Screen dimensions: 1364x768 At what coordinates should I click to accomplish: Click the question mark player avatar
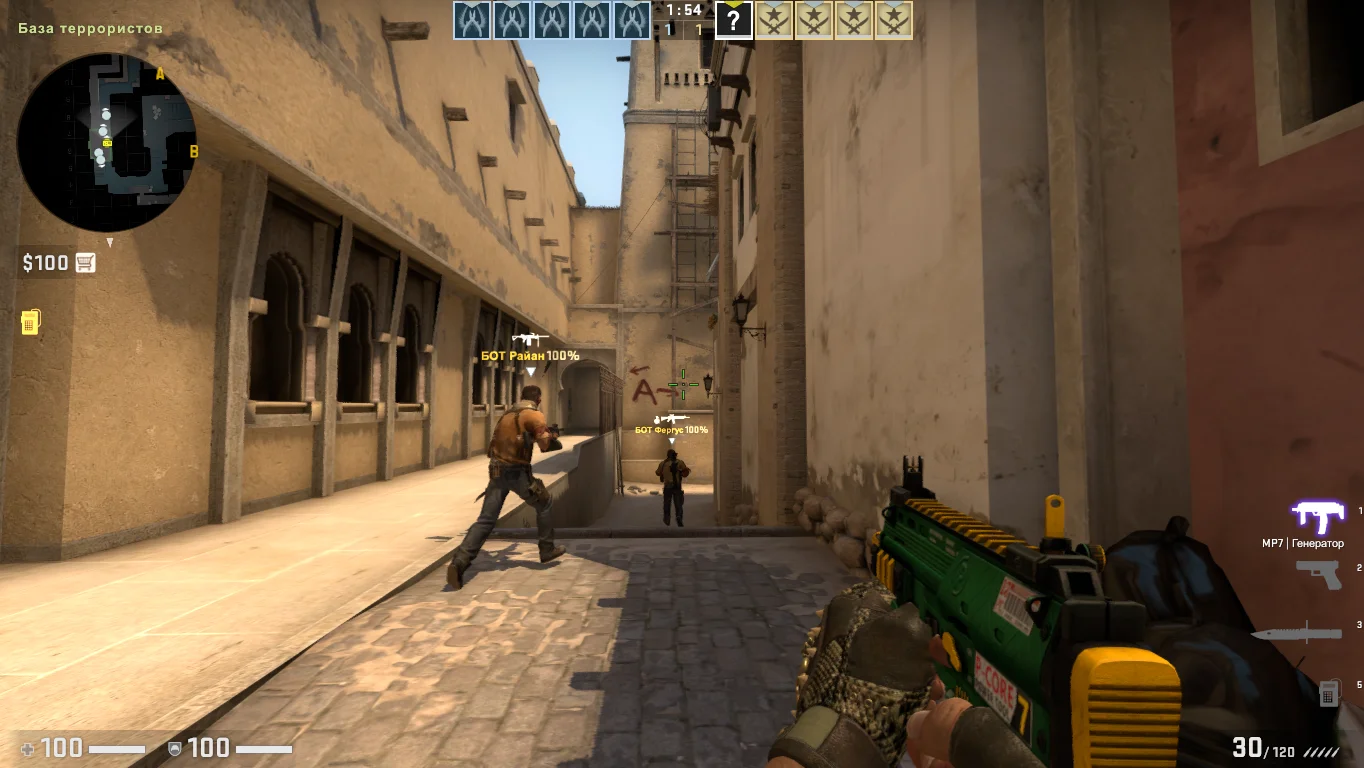(733, 20)
